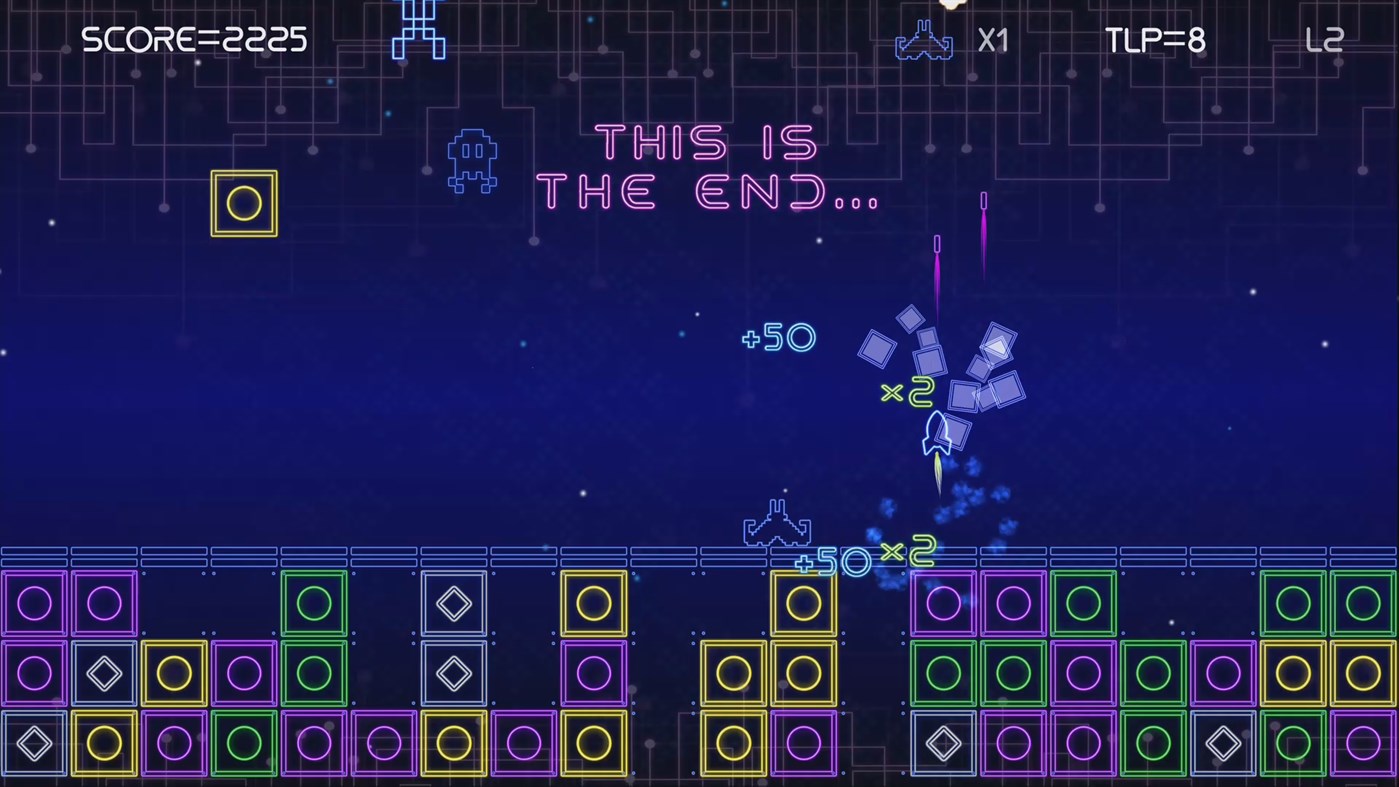Select the spaceship icon above the block wall
This screenshot has height=787, width=1399.
777,521
